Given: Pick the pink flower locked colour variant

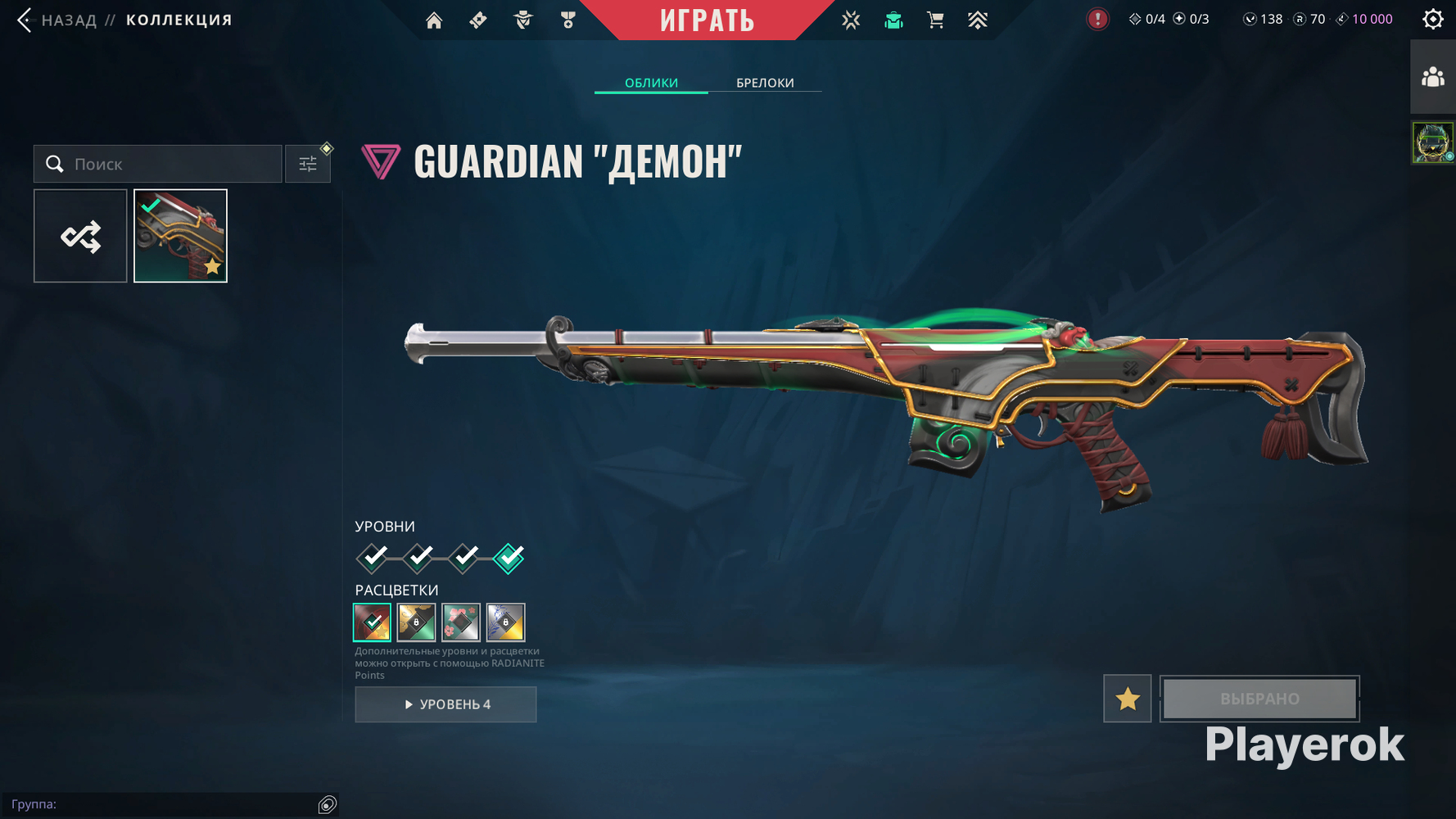Looking at the screenshot, I should point(461,622).
